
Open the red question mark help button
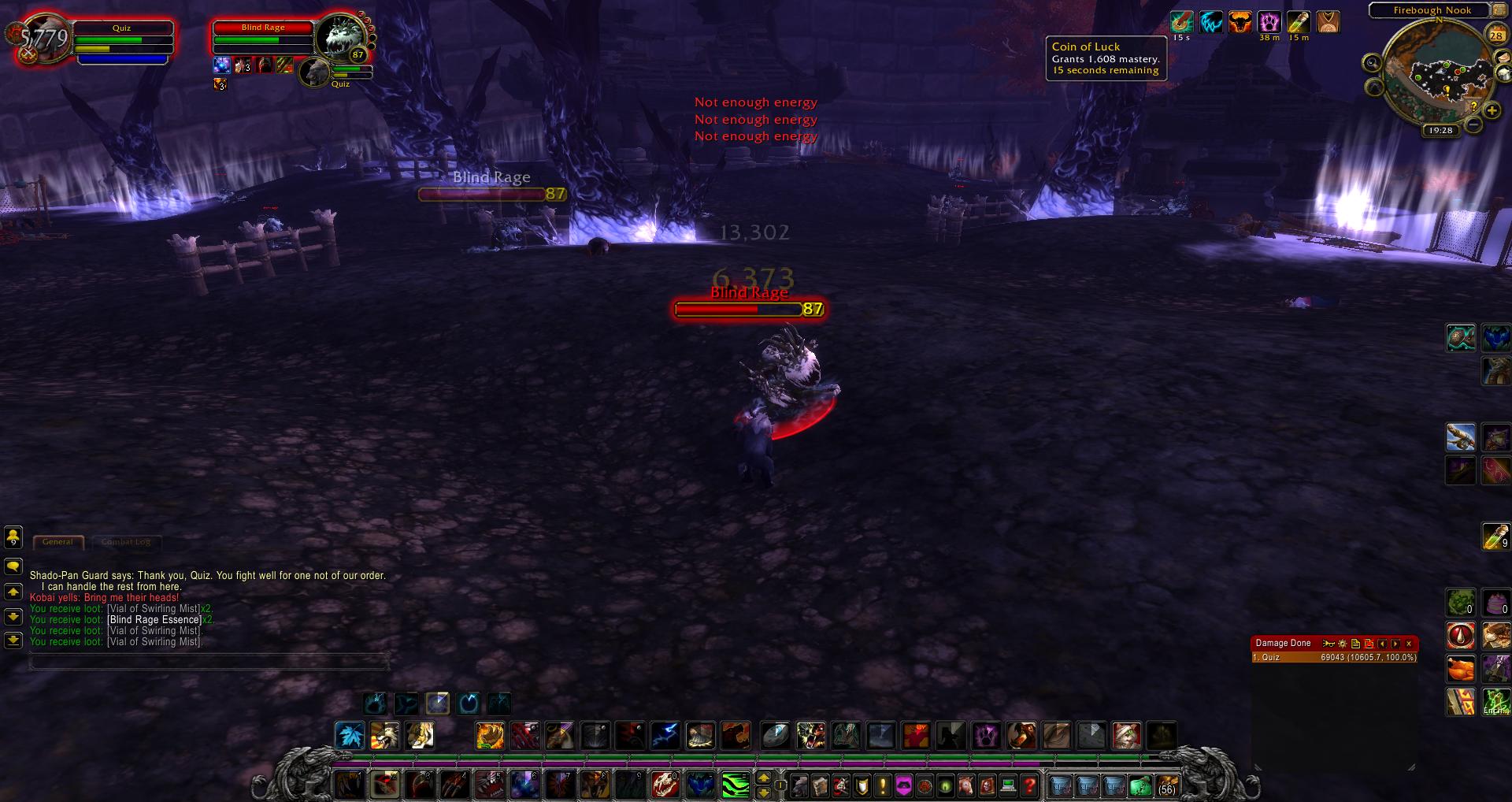(x=1029, y=785)
